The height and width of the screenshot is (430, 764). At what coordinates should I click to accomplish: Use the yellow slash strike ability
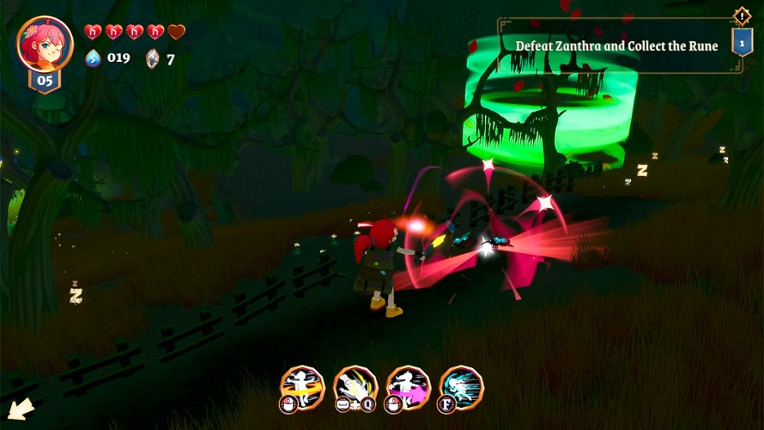pyautogui.click(x=355, y=386)
